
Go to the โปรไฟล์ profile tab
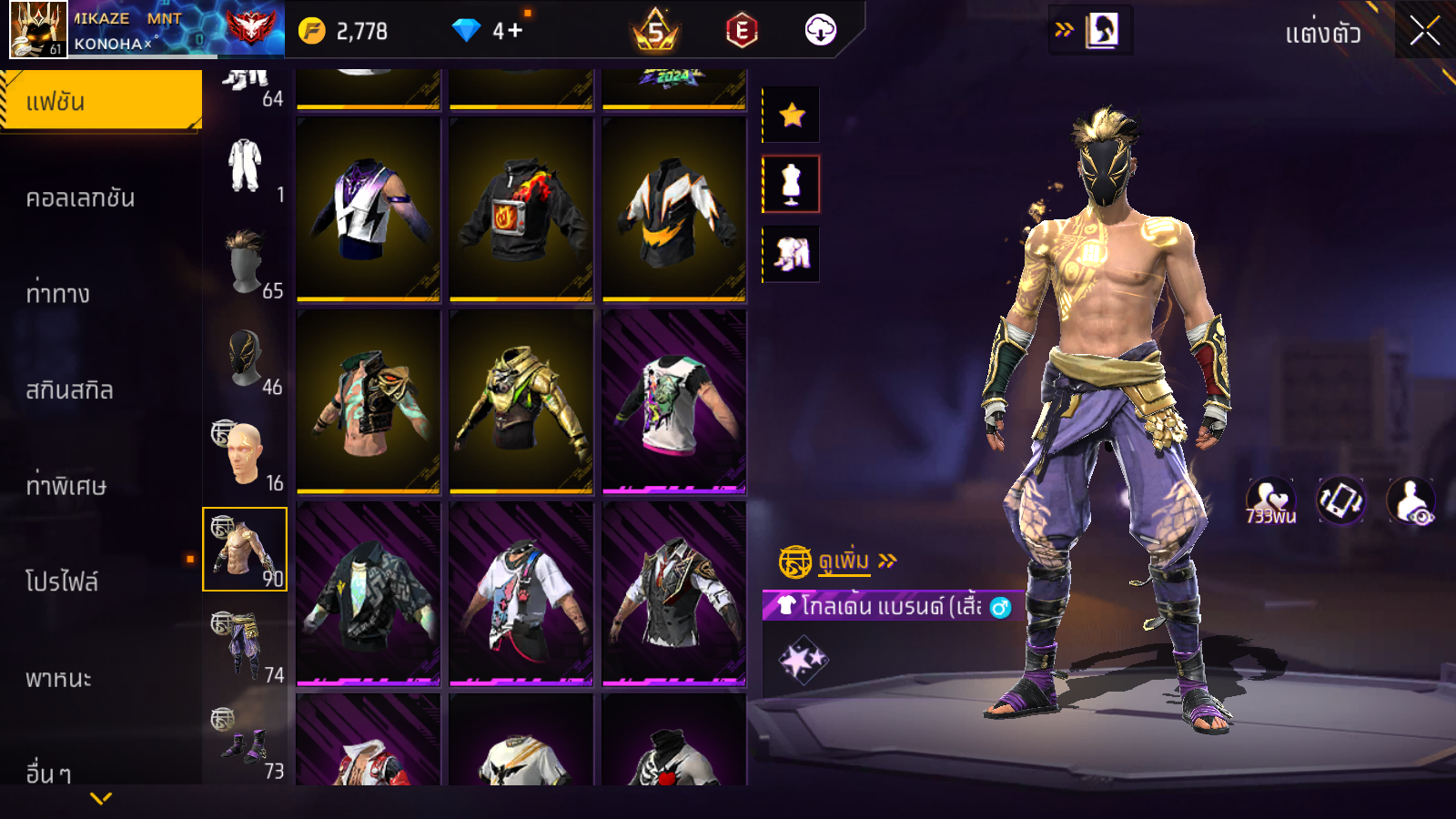[62, 581]
